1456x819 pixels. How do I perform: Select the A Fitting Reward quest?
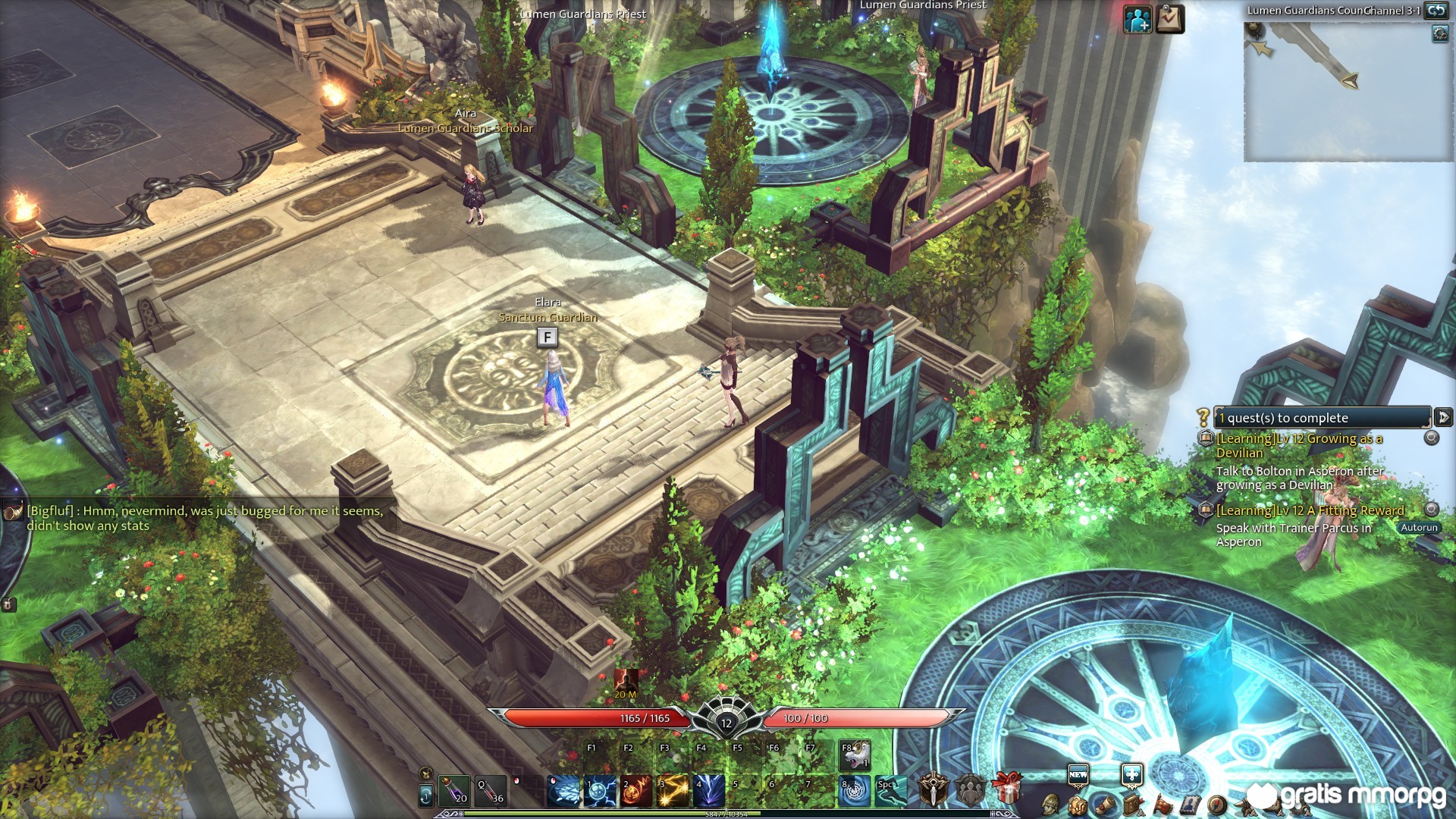pyautogui.click(x=1310, y=510)
